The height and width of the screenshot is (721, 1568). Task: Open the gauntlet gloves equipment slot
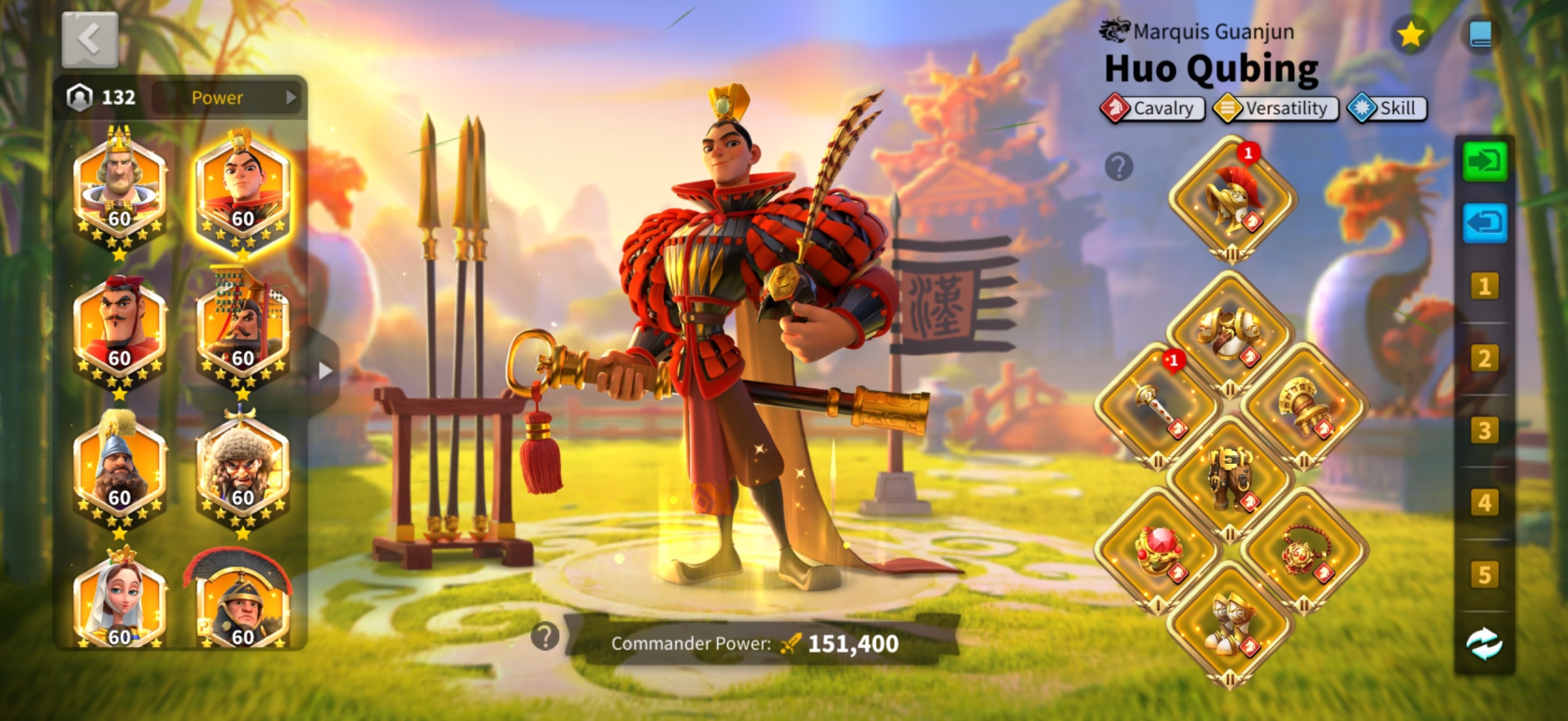[1303, 405]
